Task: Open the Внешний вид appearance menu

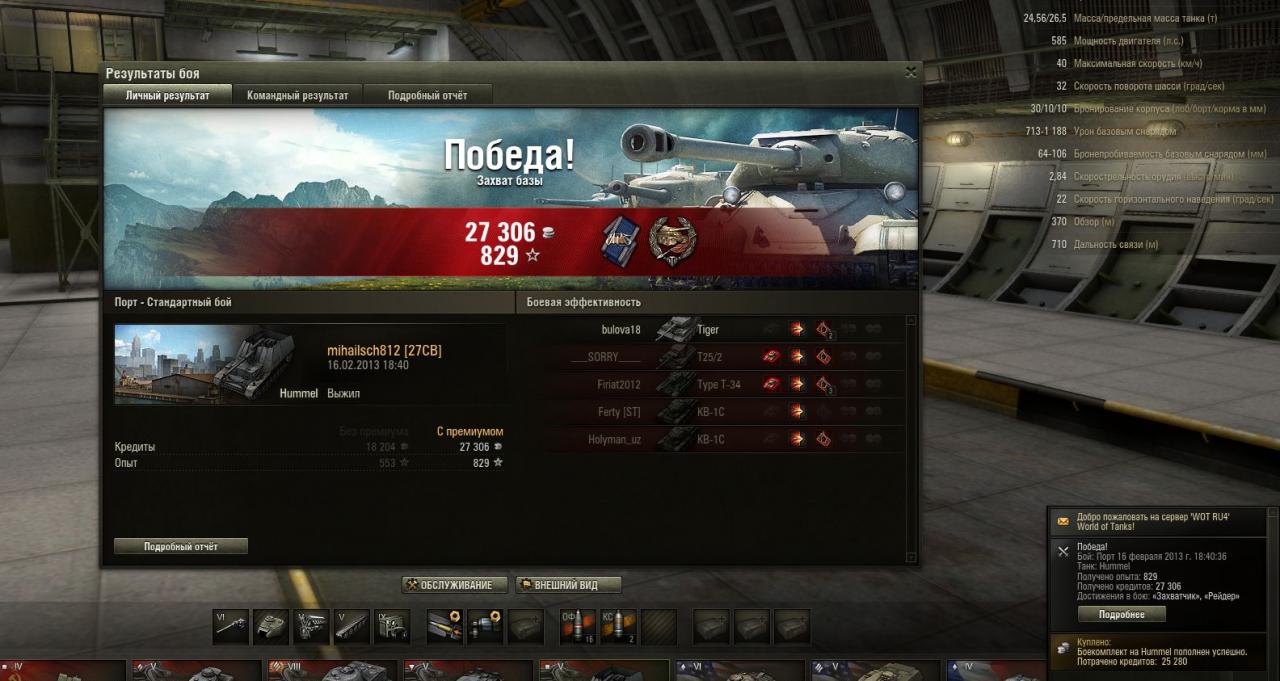Action: 570,585
